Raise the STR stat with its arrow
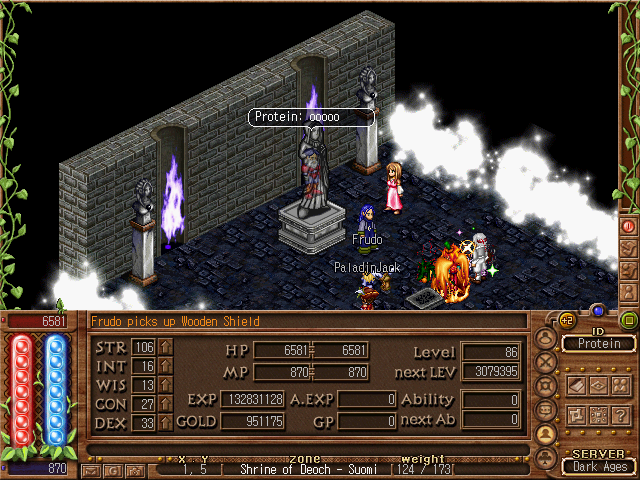Viewport: 640px width, 480px height. click(x=166, y=347)
